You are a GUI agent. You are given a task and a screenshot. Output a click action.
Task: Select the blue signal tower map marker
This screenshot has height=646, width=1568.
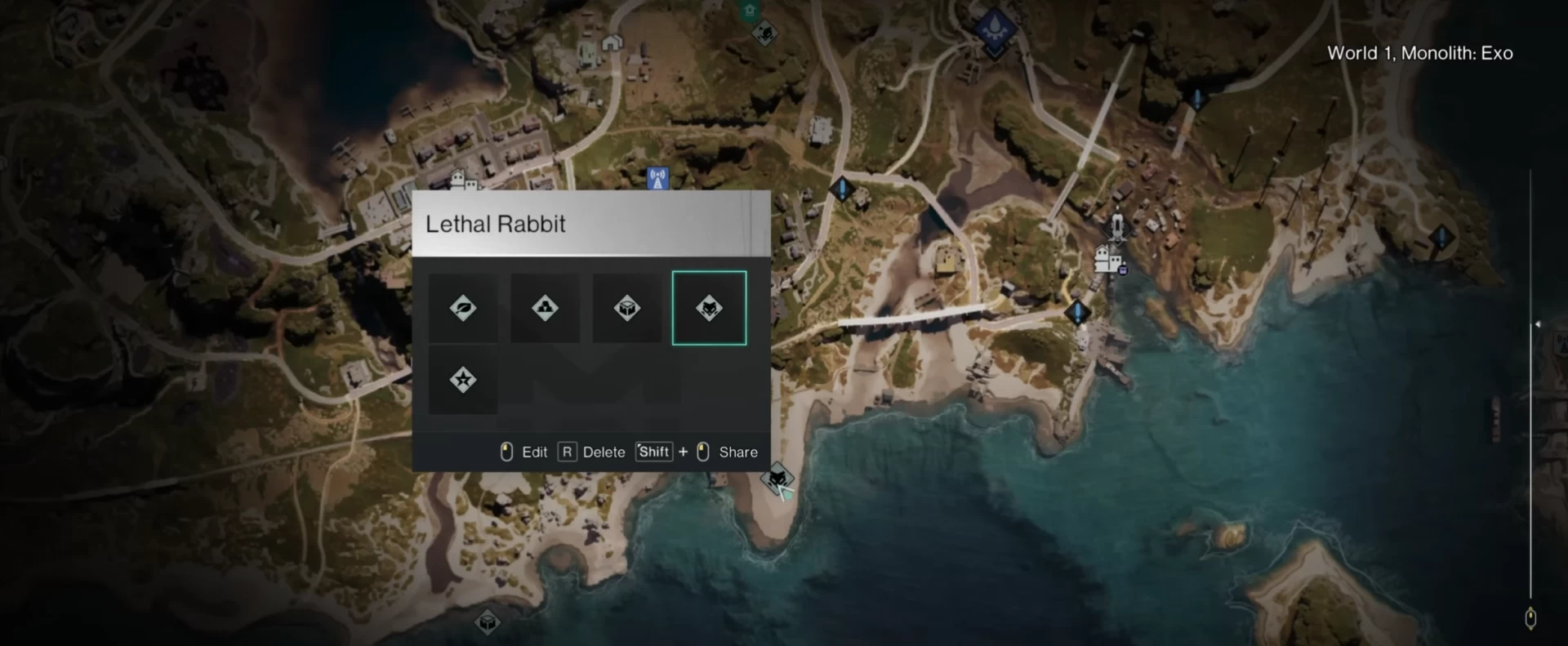tap(657, 178)
